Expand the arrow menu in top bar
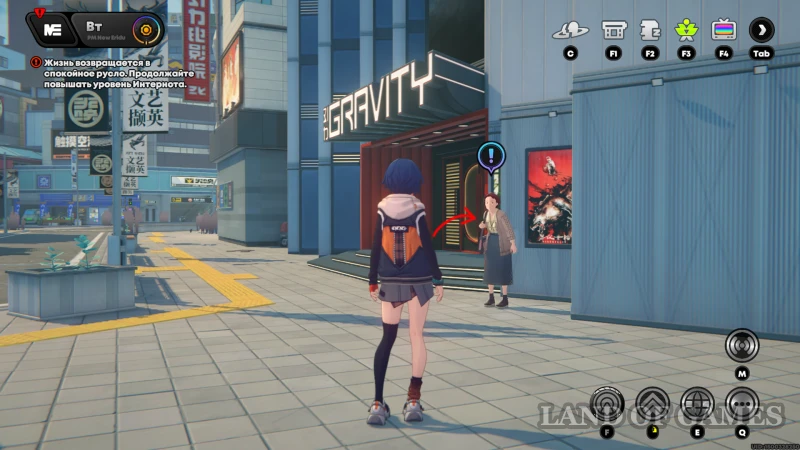Screen dimensions: 800x450 pyautogui.click(x=762, y=30)
